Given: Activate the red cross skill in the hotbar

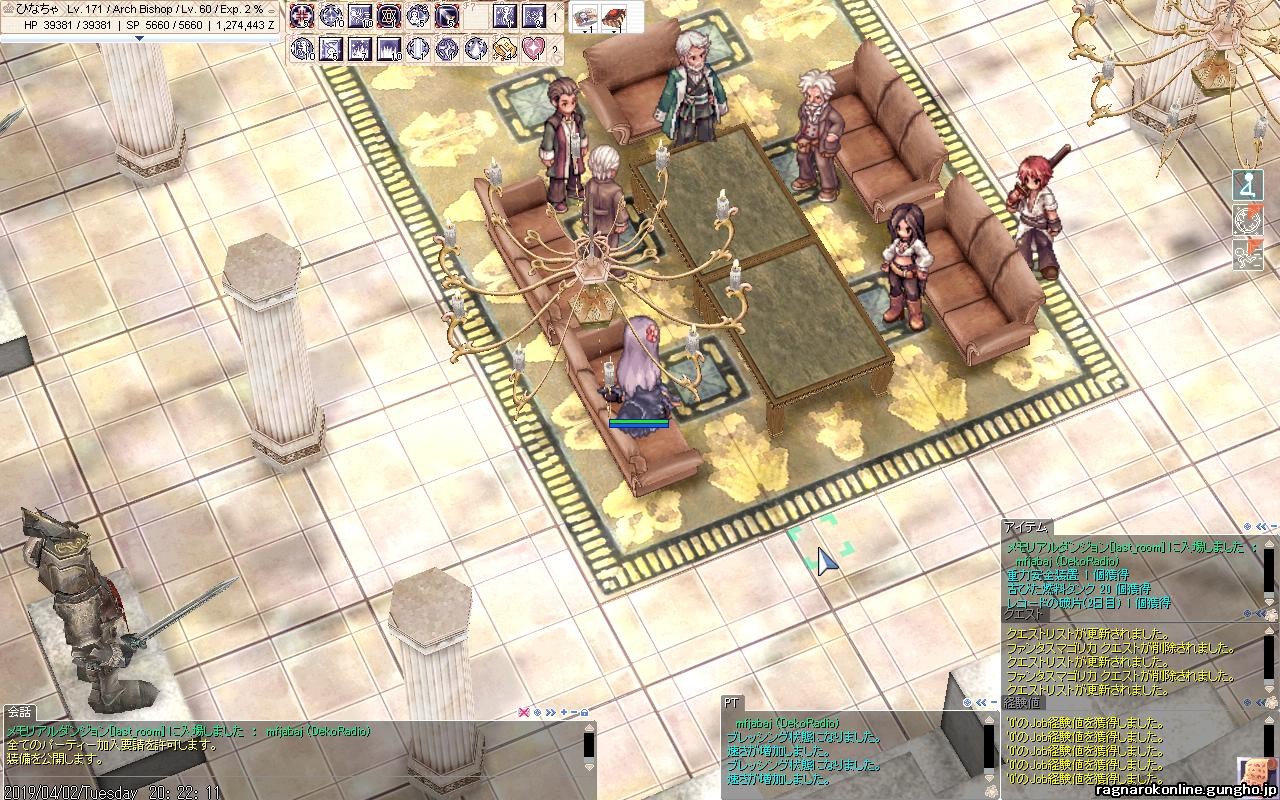Looking at the screenshot, I should point(302,16).
